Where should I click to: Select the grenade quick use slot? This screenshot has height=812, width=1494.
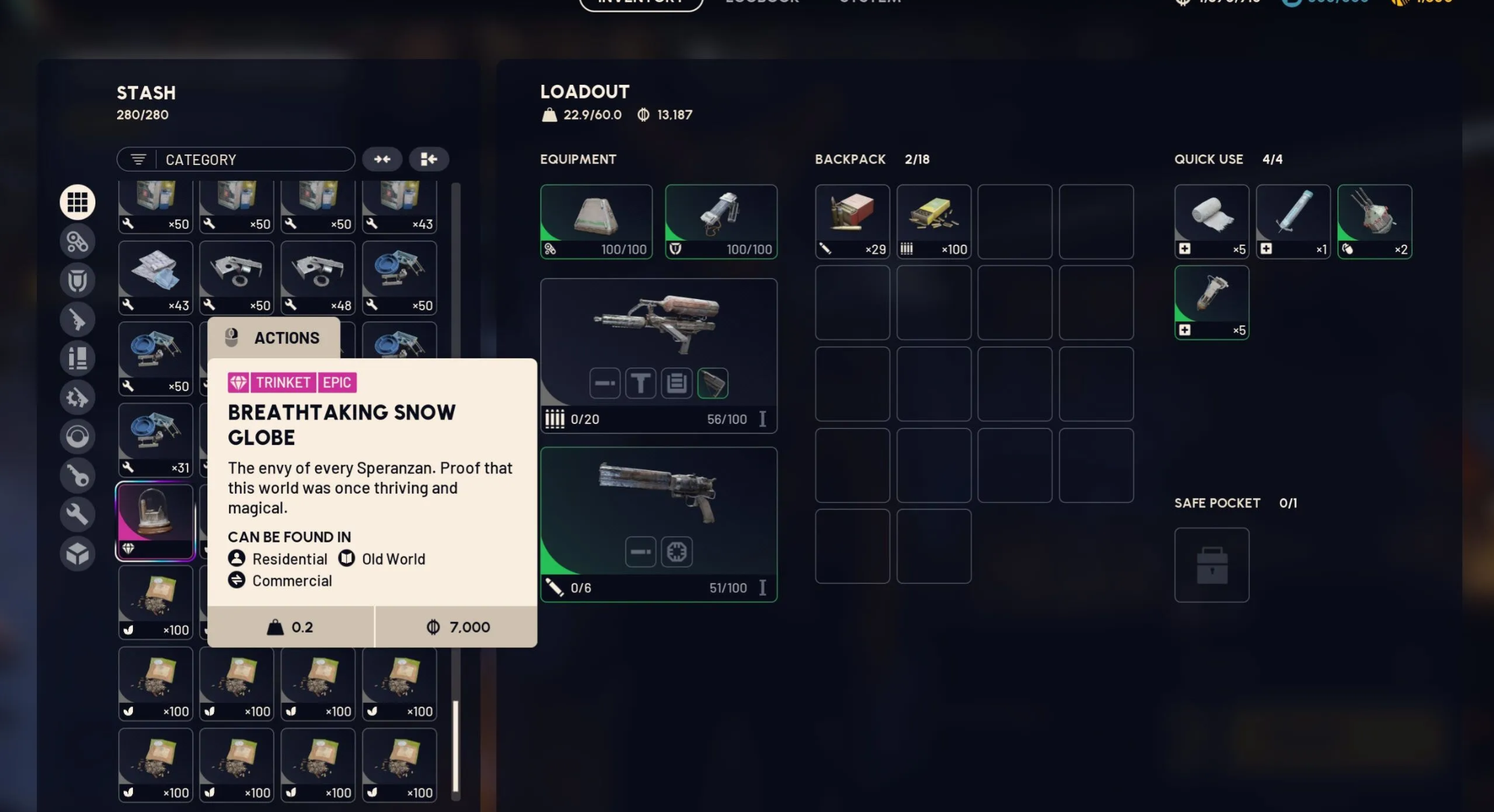tap(1374, 222)
